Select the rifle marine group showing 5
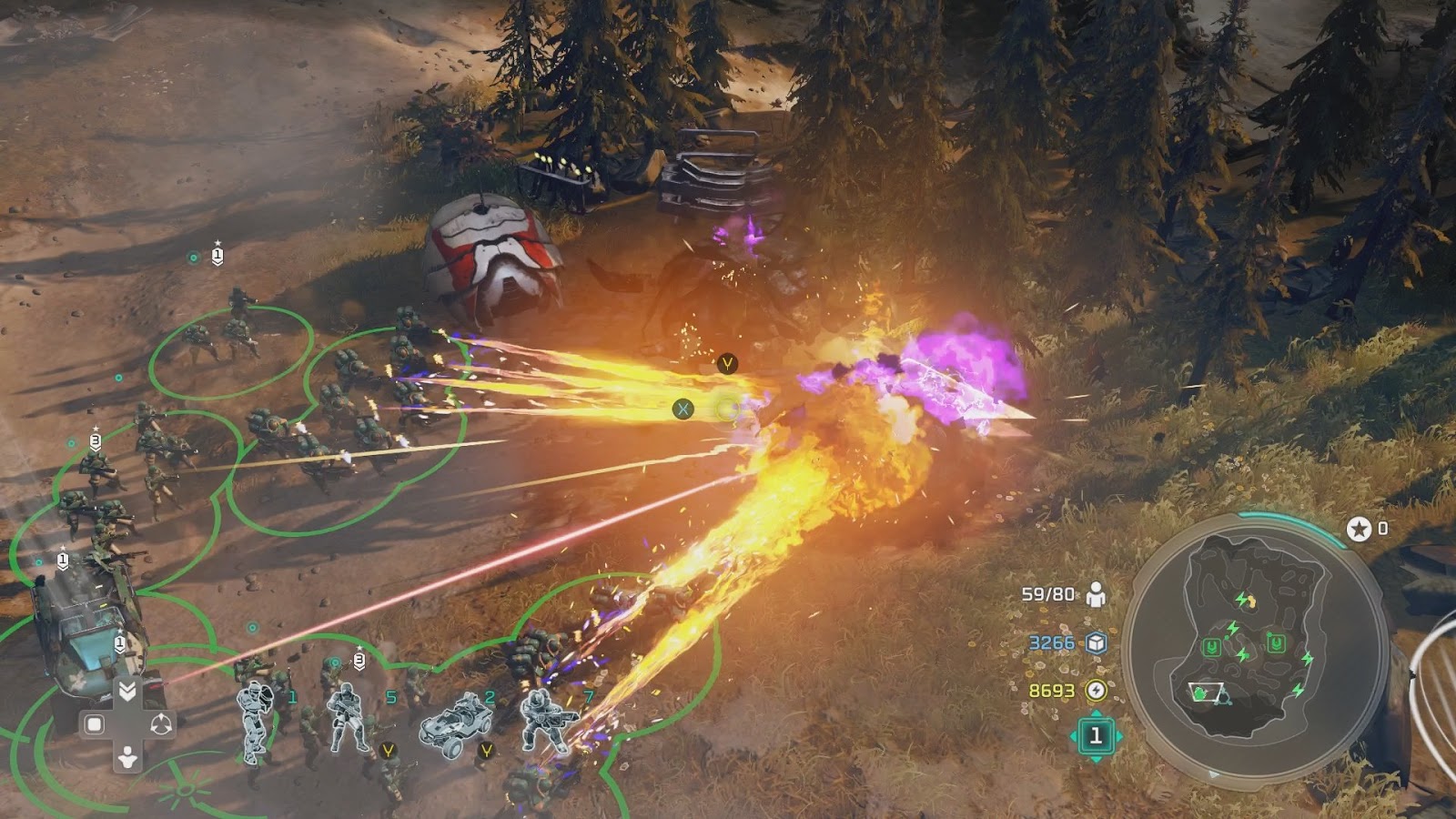The image size is (1456, 819). coord(349,718)
